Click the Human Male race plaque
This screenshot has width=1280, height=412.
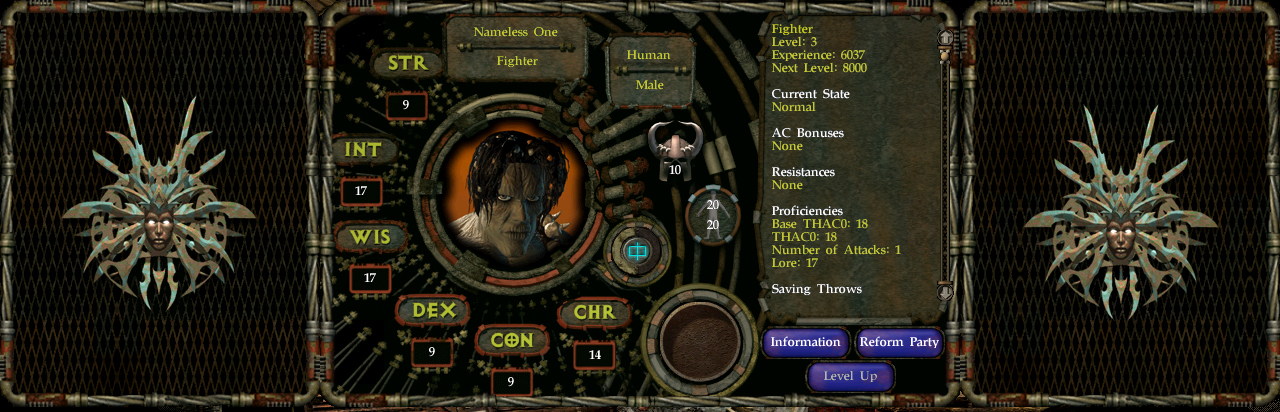pos(649,70)
